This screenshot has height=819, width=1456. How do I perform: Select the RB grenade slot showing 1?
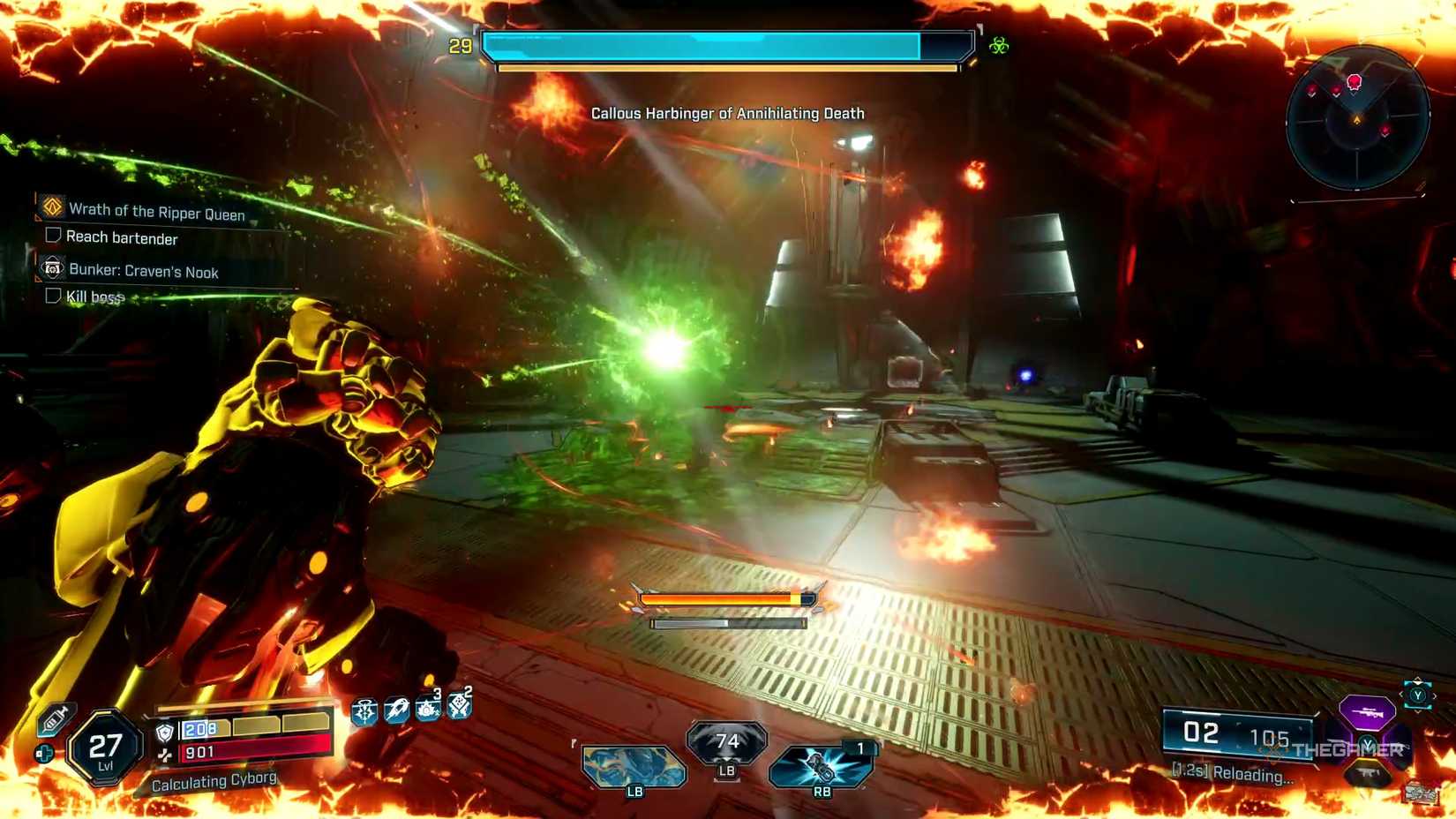[819, 766]
